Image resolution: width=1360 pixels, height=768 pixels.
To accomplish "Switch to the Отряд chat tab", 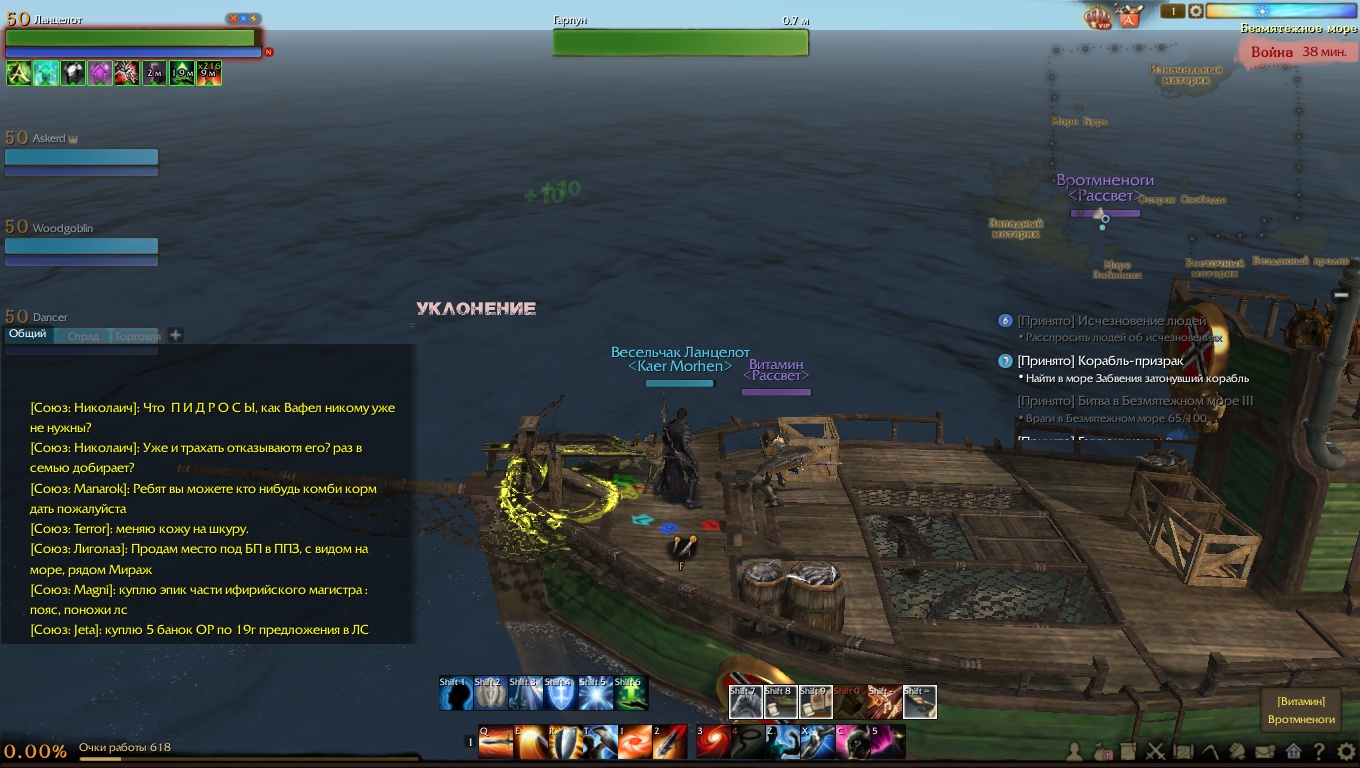I will pos(83,336).
